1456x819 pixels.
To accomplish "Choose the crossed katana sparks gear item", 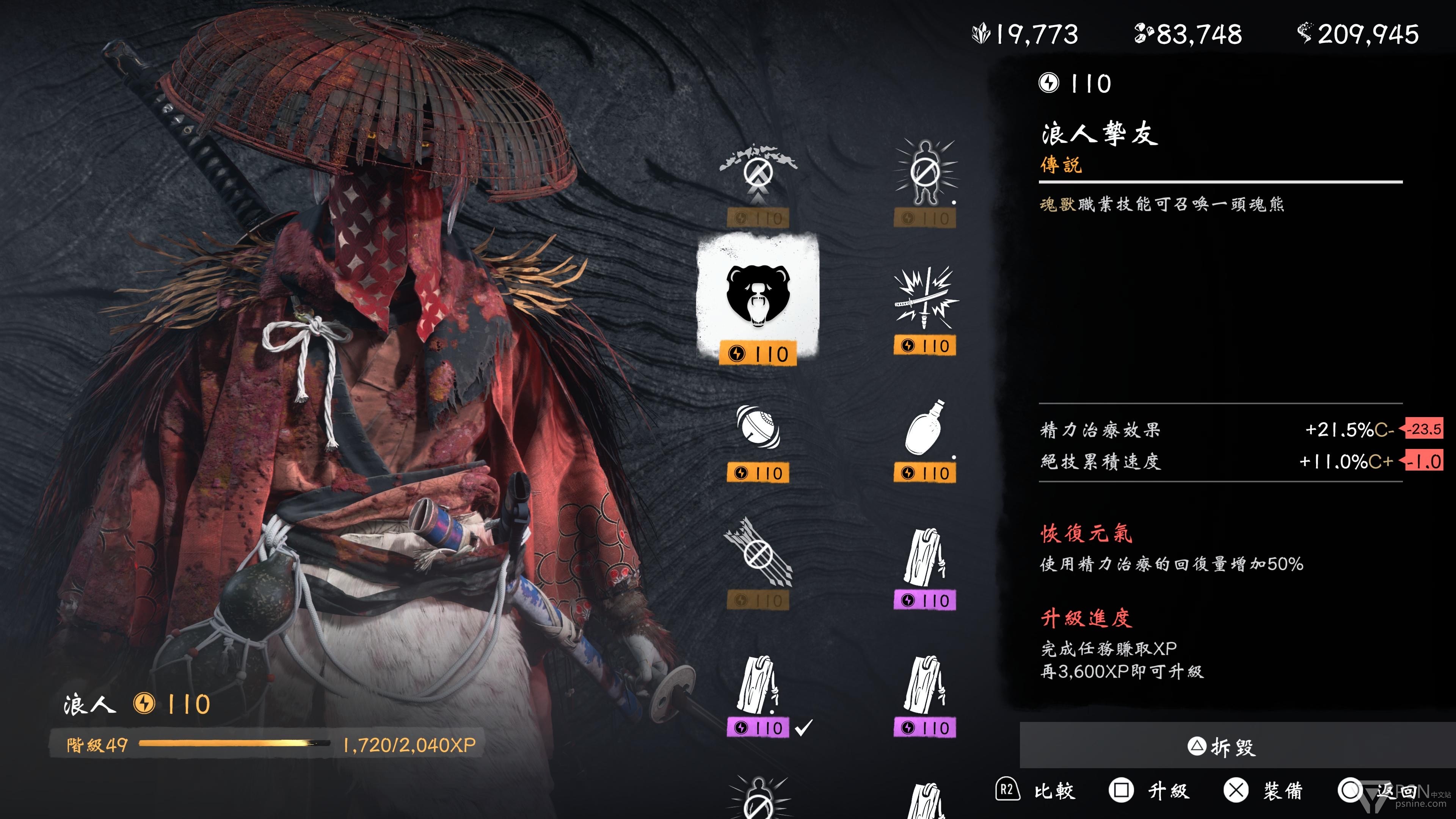I will (925, 300).
